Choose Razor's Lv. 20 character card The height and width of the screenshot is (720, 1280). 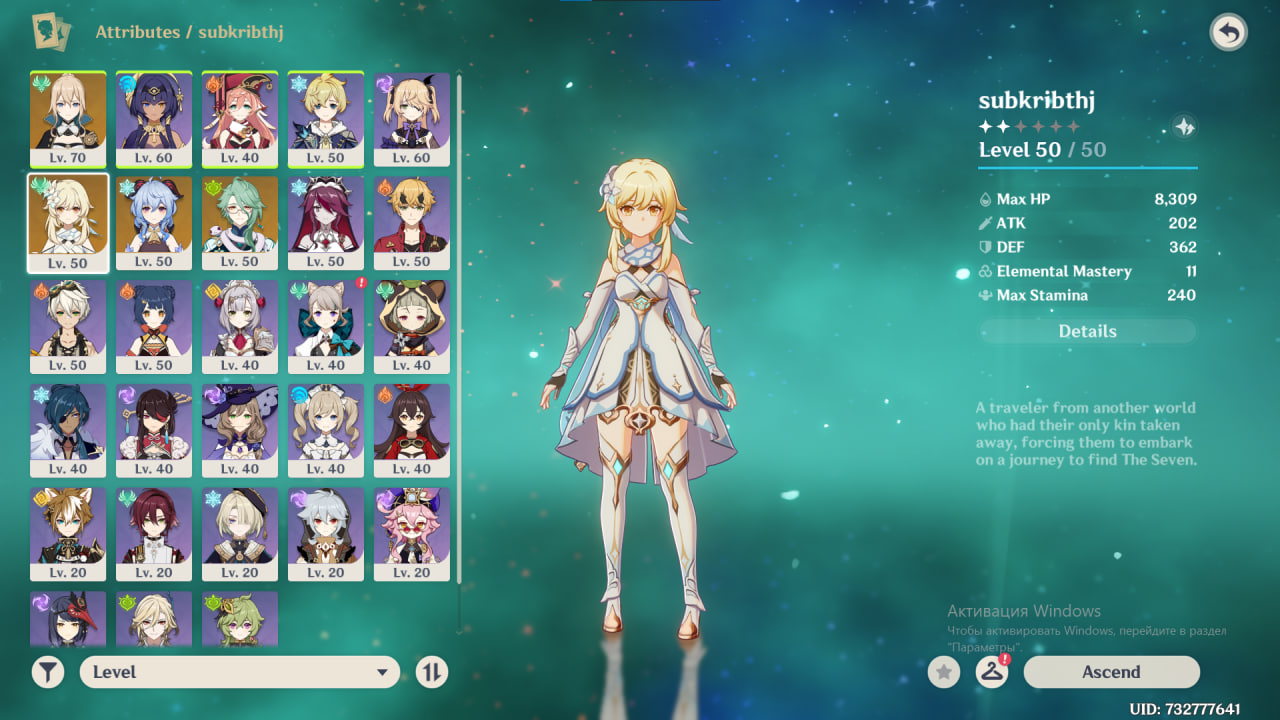point(326,534)
